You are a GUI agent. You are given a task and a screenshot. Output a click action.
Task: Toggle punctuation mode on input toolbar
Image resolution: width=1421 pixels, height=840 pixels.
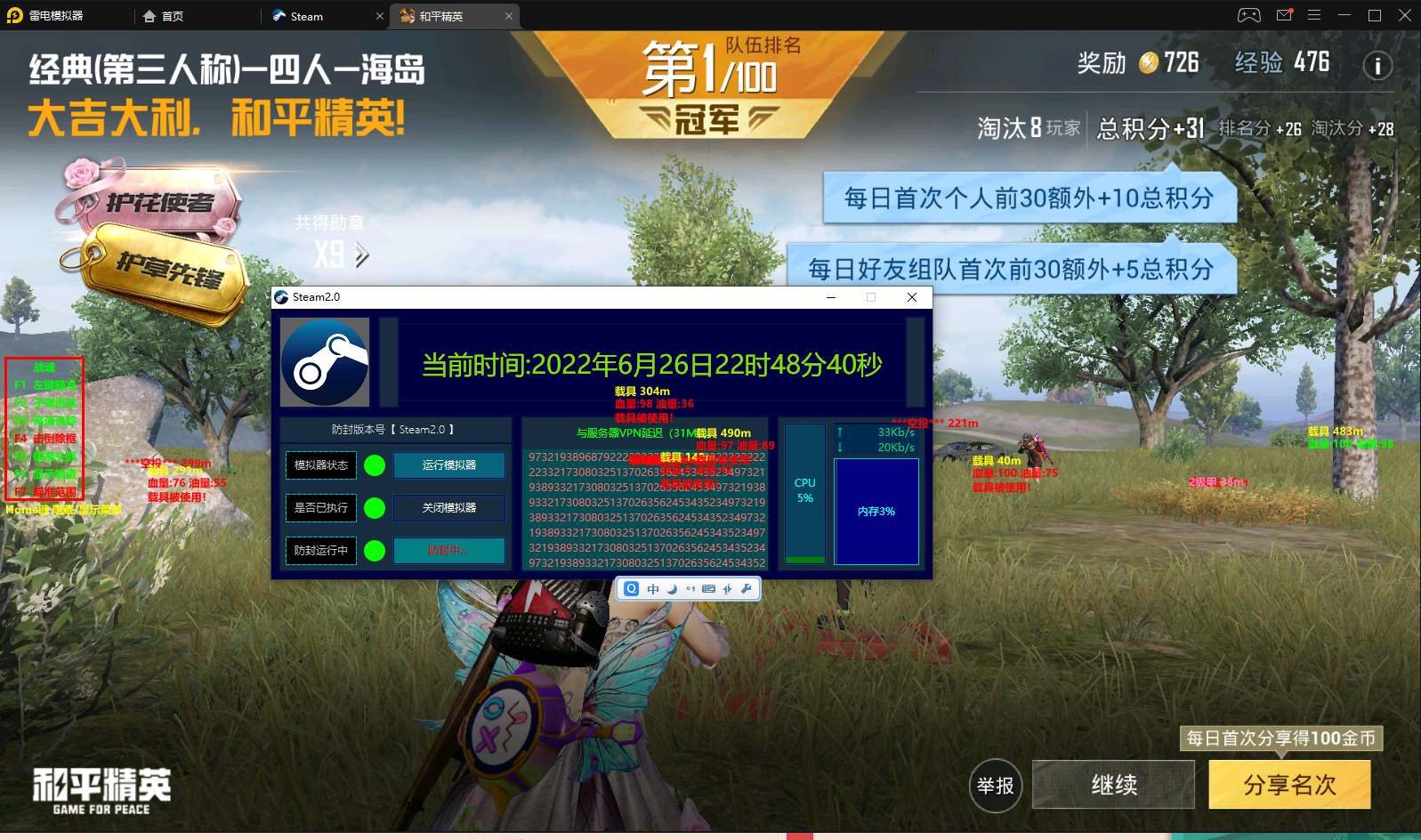(x=689, y=589)
